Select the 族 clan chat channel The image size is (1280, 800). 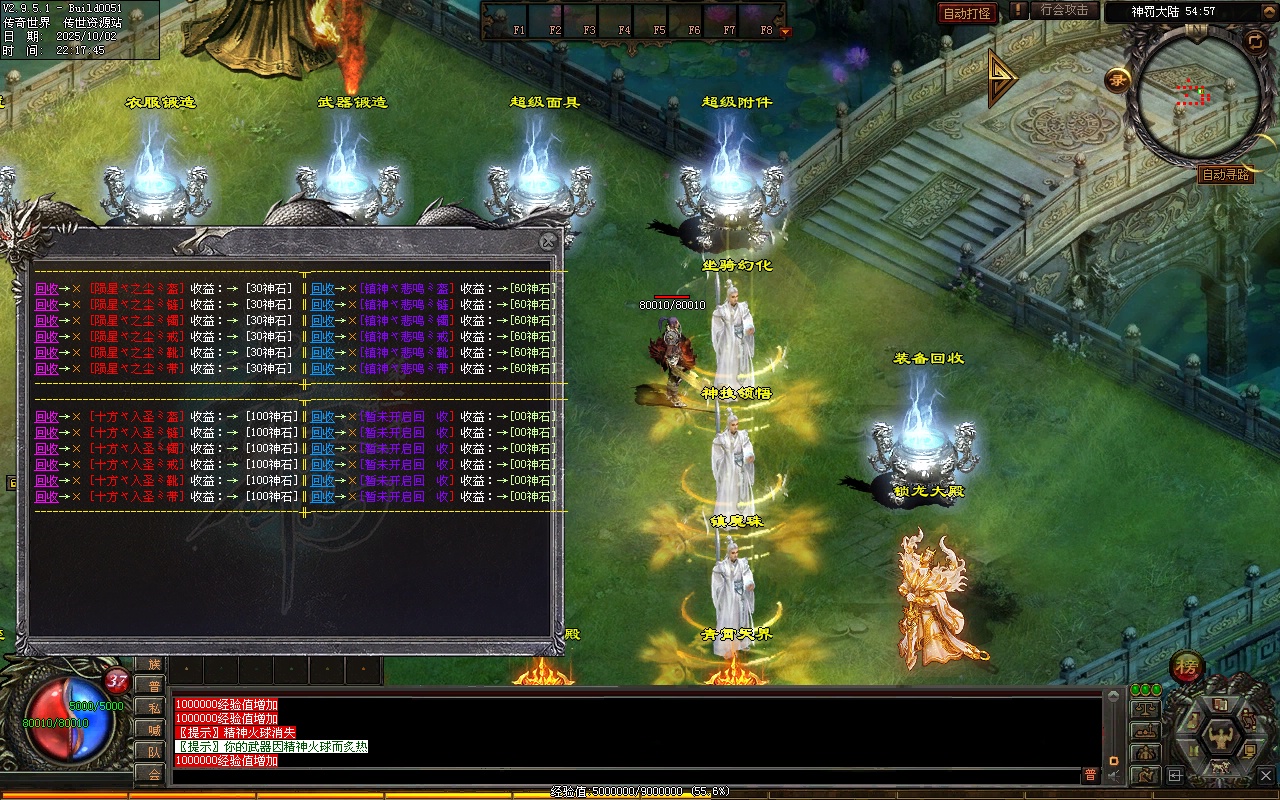tap(154, 664)
